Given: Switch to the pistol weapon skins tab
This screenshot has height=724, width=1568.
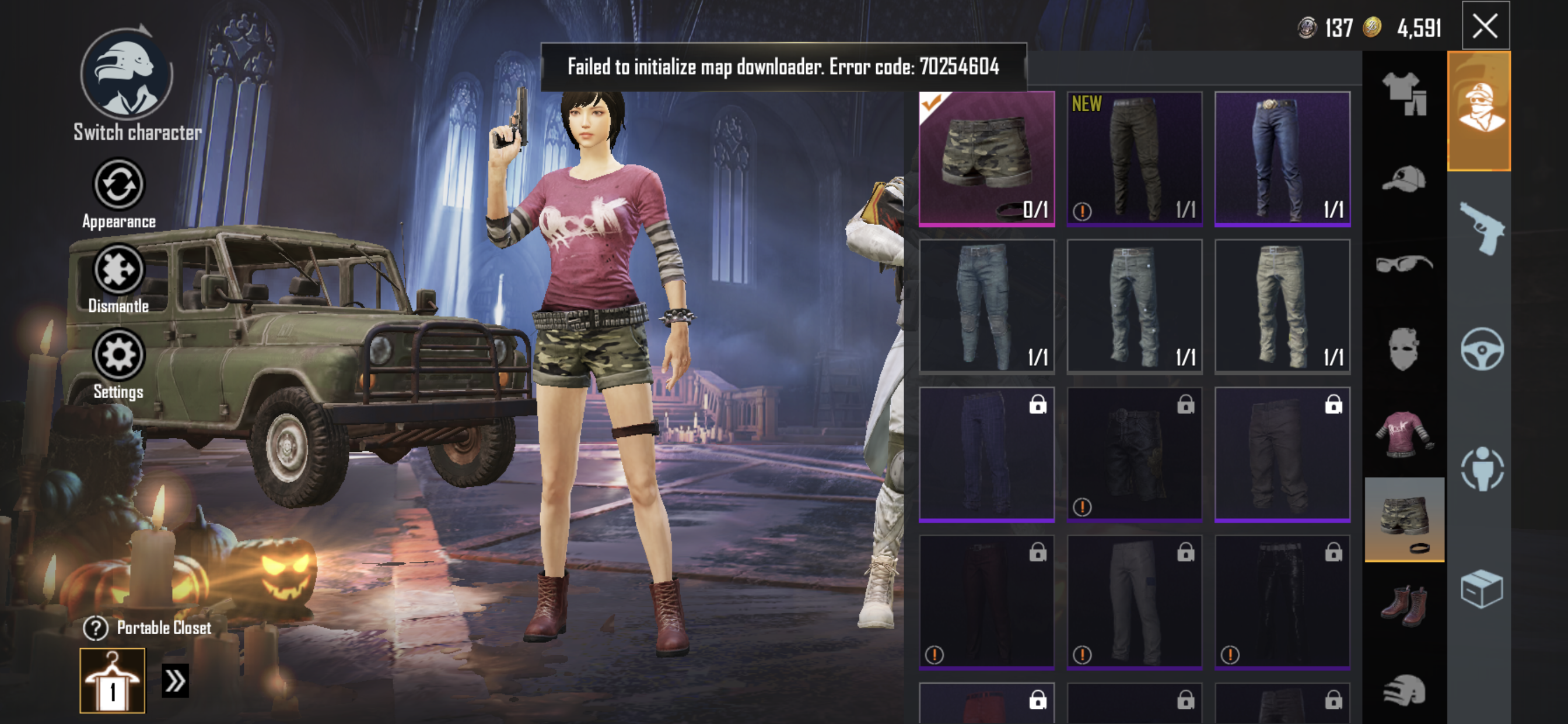Looking at the screenshot, I should 1482,229.
